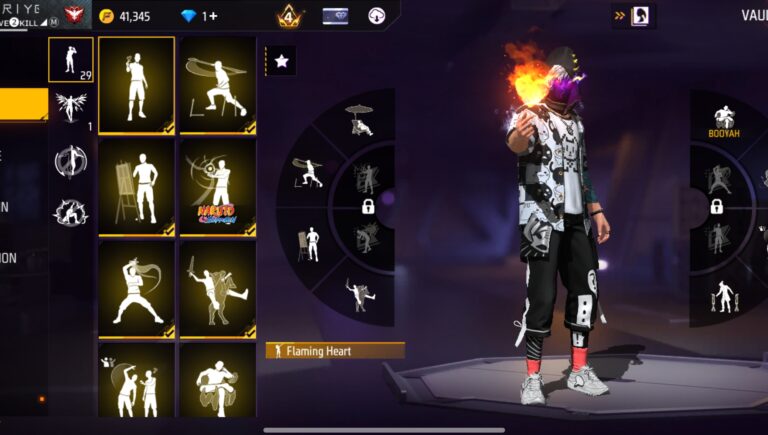Image resolution: width=768 pixels, height=435 pixels.
Task: Click the red winged guild emblem
Action: pos(73,16)
